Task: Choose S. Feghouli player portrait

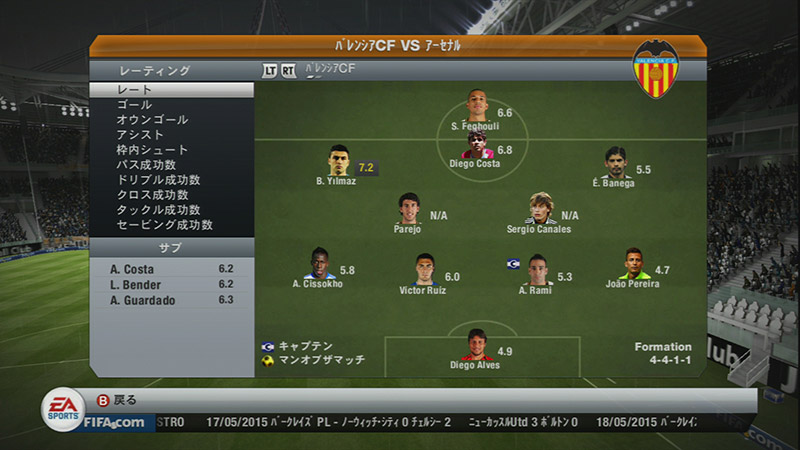Action: coord(476,105)
